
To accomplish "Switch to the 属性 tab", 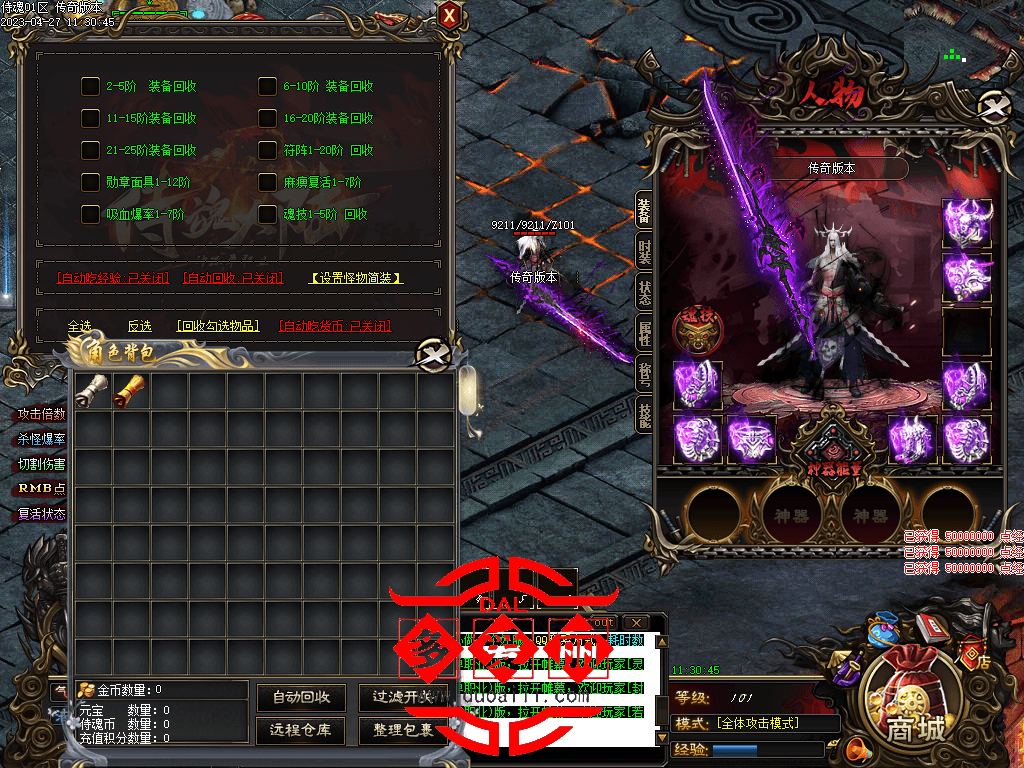I will [644, 331].
